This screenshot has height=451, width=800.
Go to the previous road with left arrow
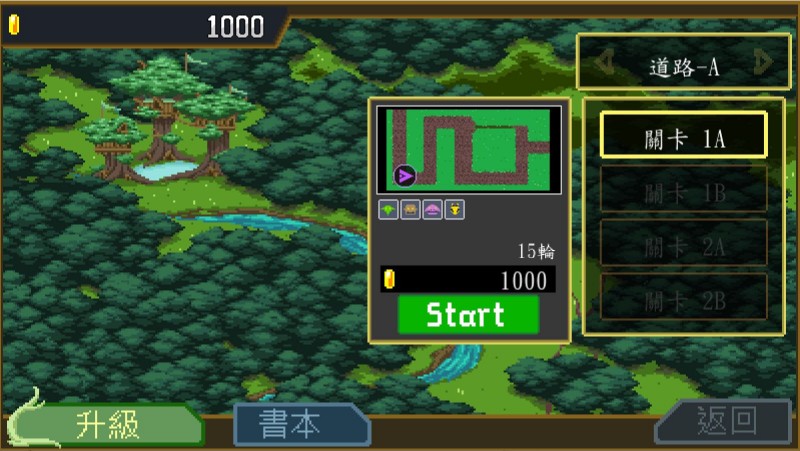[604, 64]
